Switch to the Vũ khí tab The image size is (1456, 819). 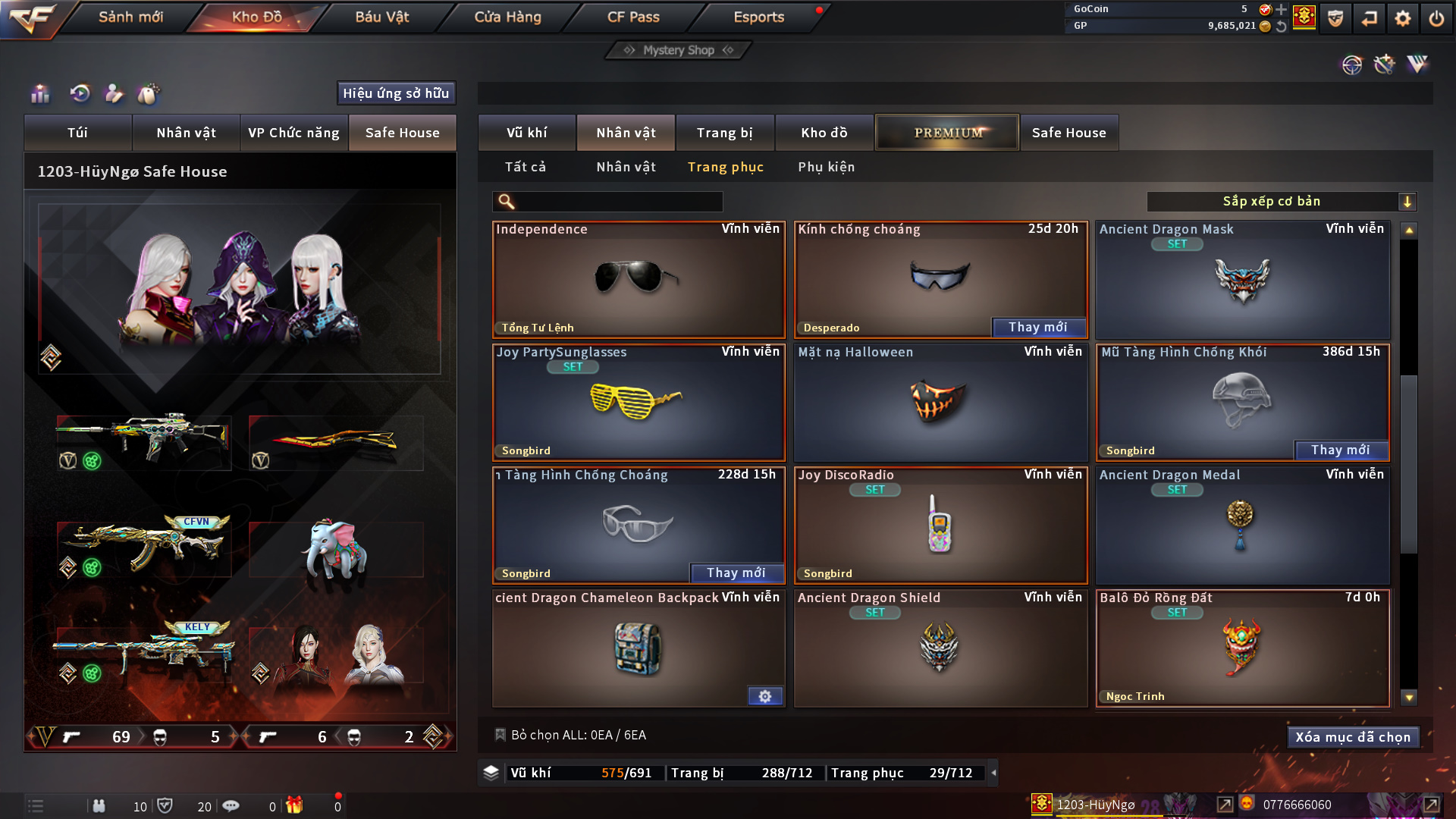coord(526,133)
